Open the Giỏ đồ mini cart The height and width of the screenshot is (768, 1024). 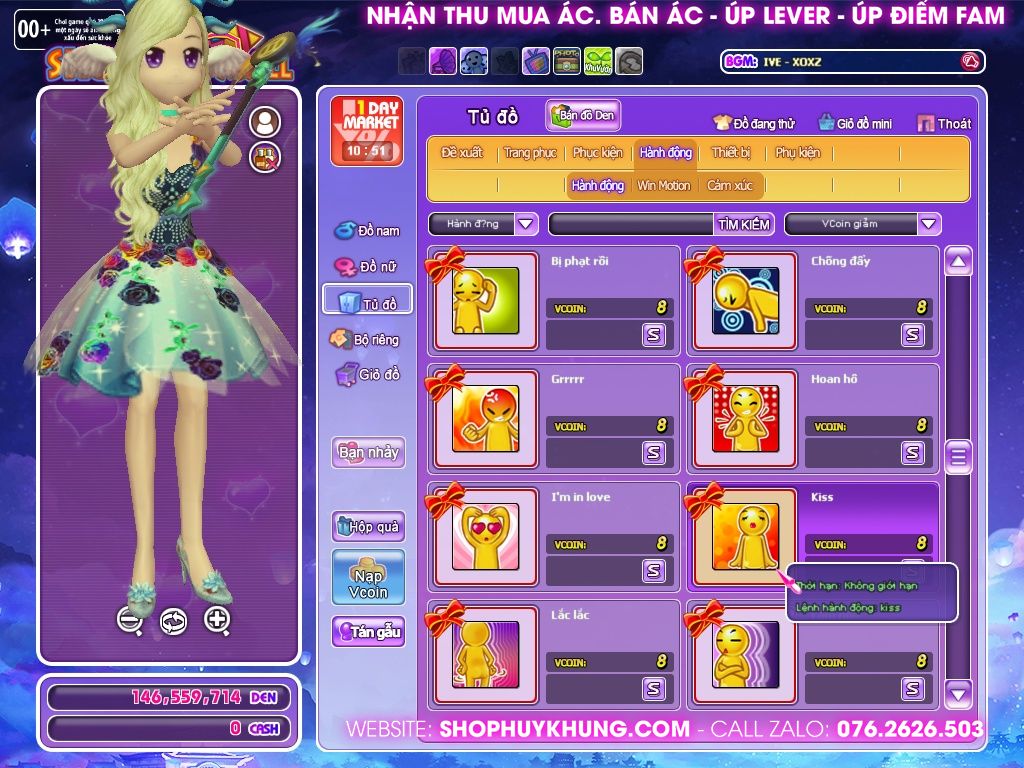(854, 124)
